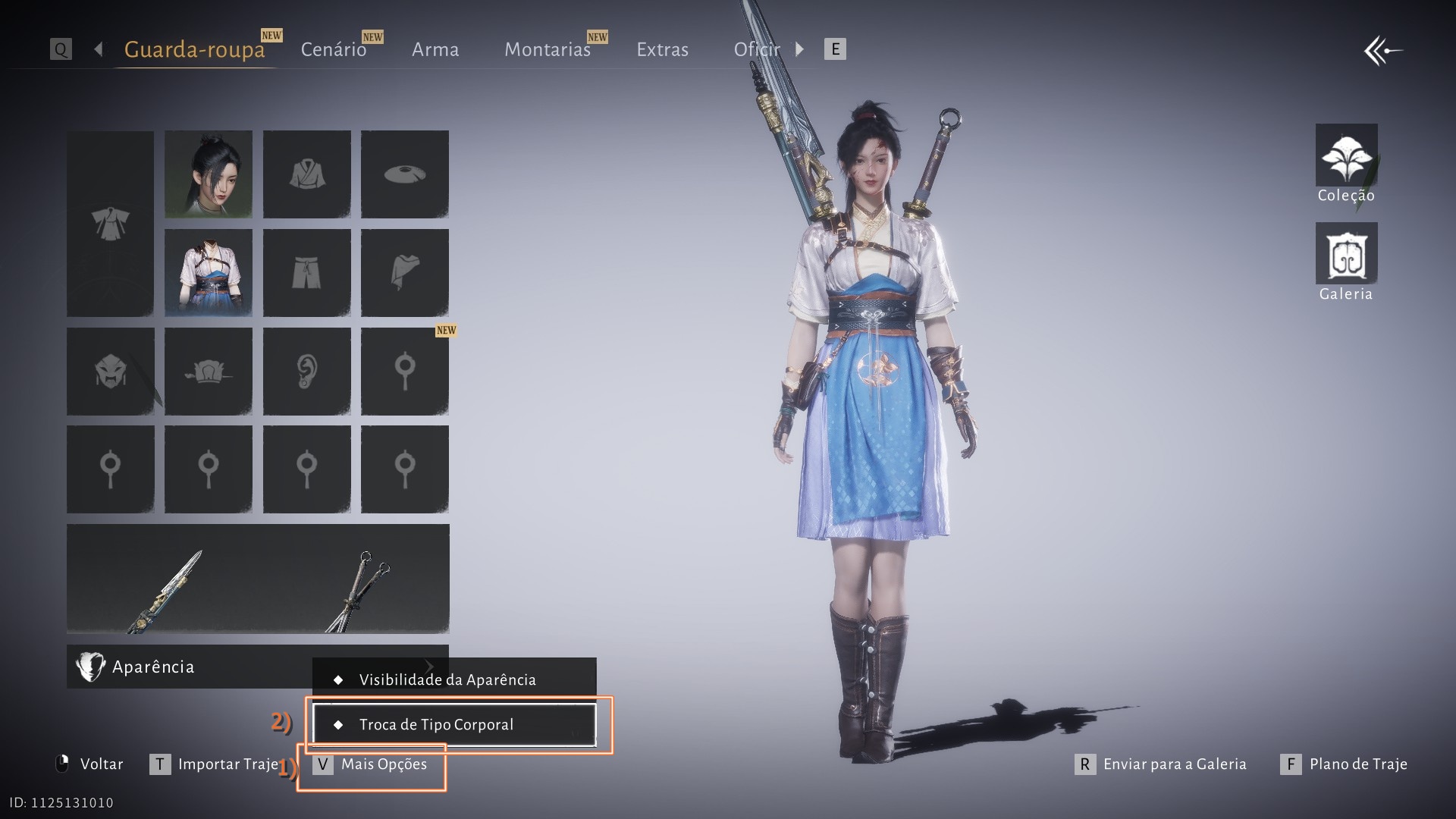The height and width of the screenshot is (819, 1456).
Task: Go to the Extras tab
Action: pos(662,49)
